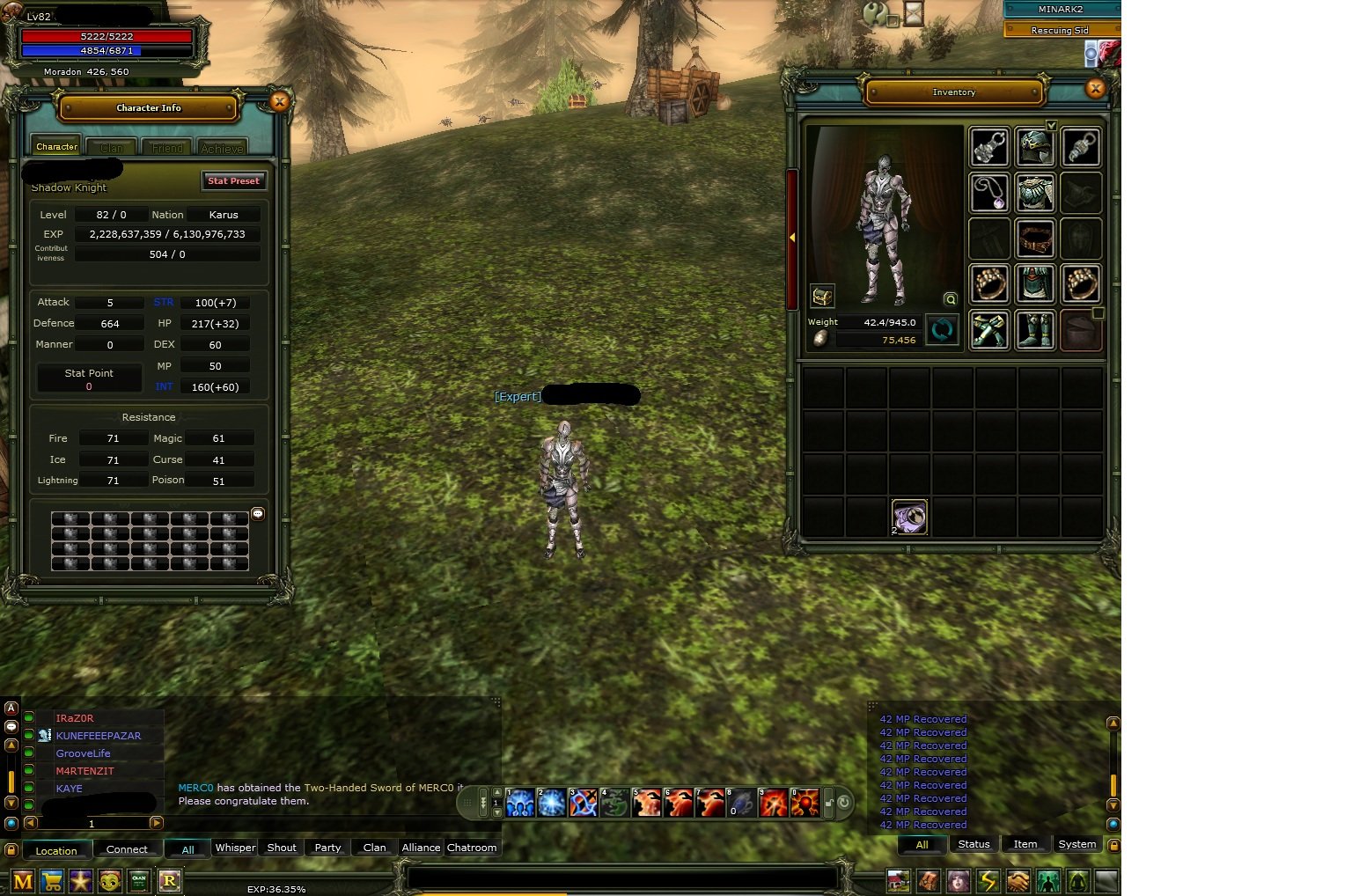
Task: Click the handshake trade icon
Action: 1018,881
